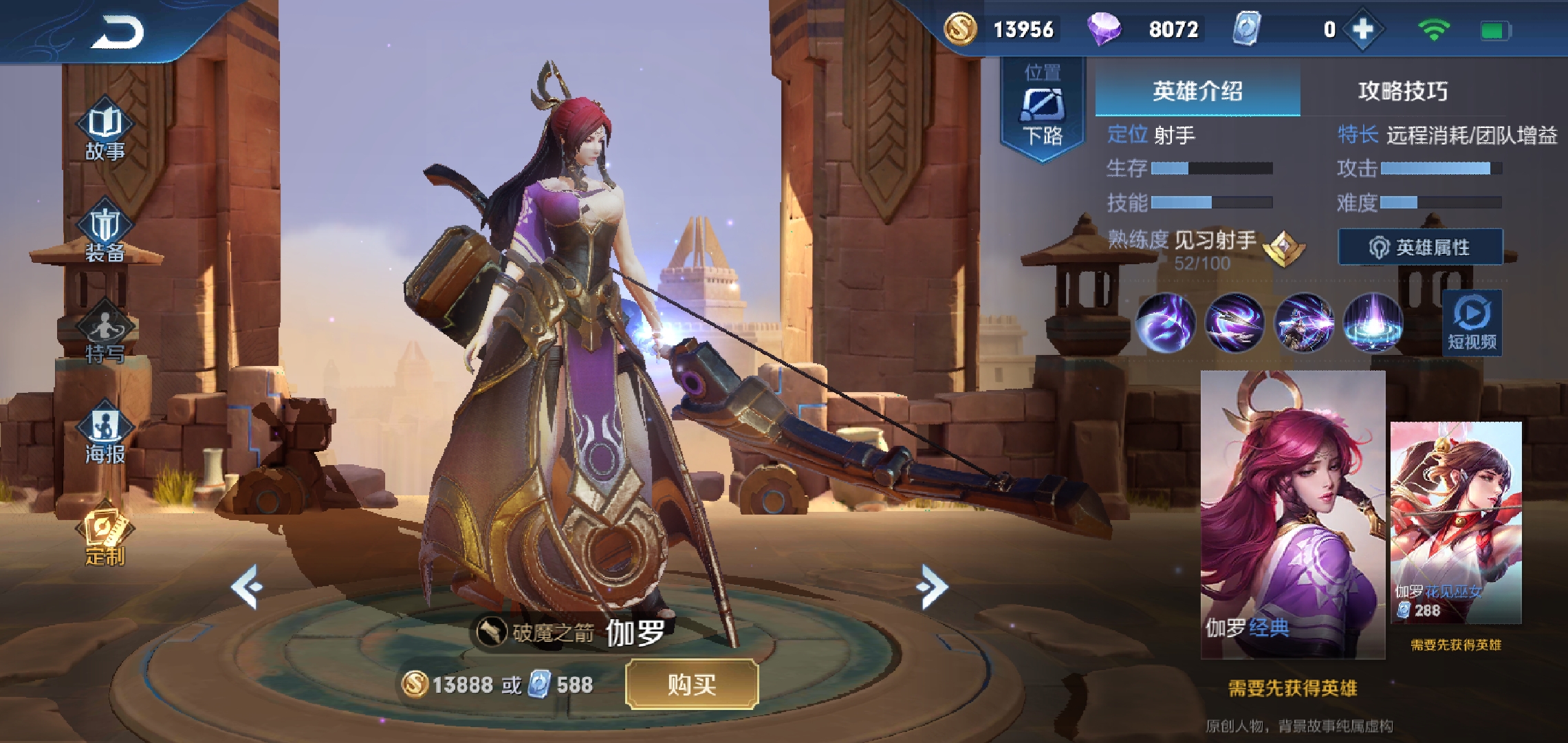This screenshot has height=743, width=1568.
Task: View the hero's first skill icon
Action: pos(1168,323)
